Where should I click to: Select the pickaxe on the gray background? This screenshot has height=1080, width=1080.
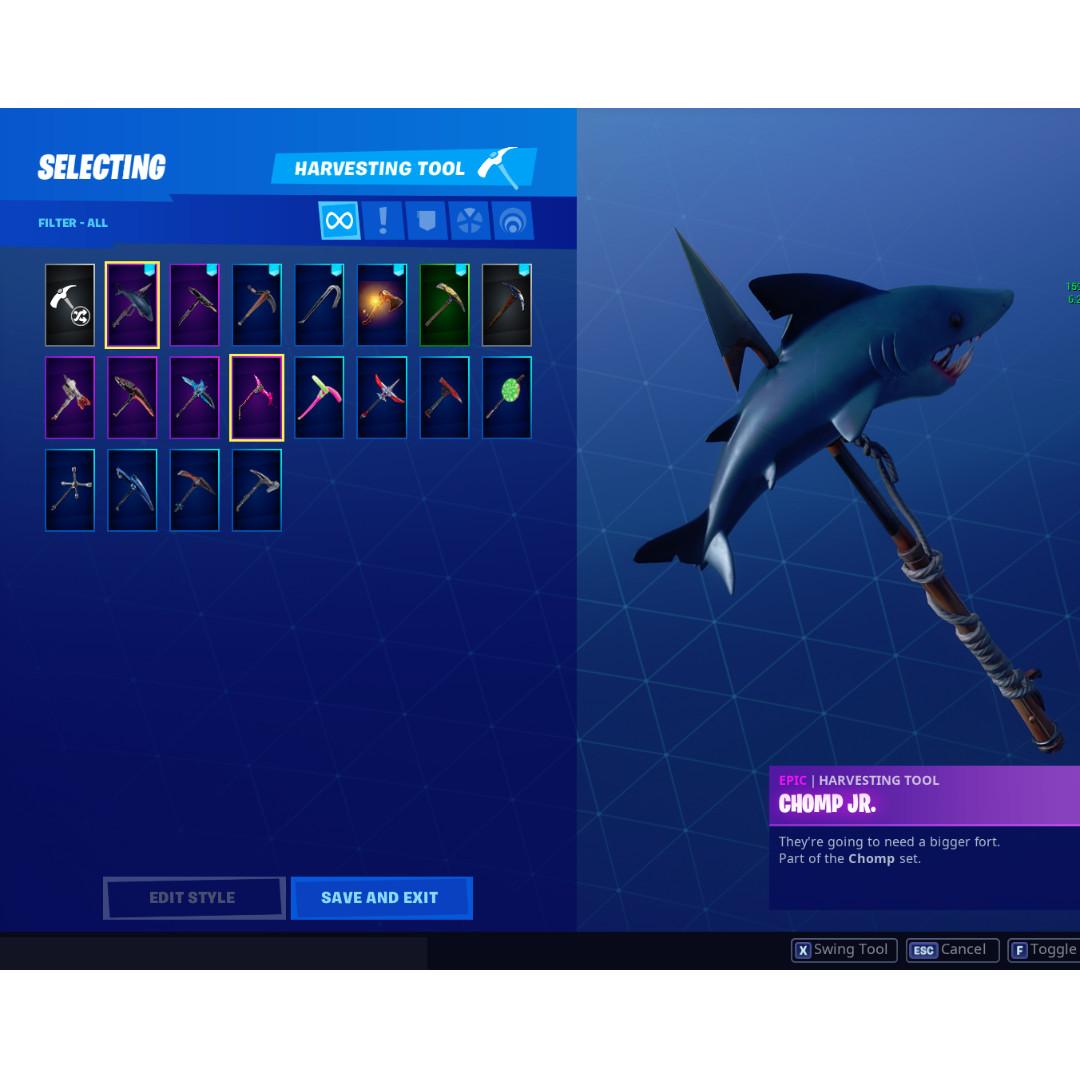click(506, 305)
